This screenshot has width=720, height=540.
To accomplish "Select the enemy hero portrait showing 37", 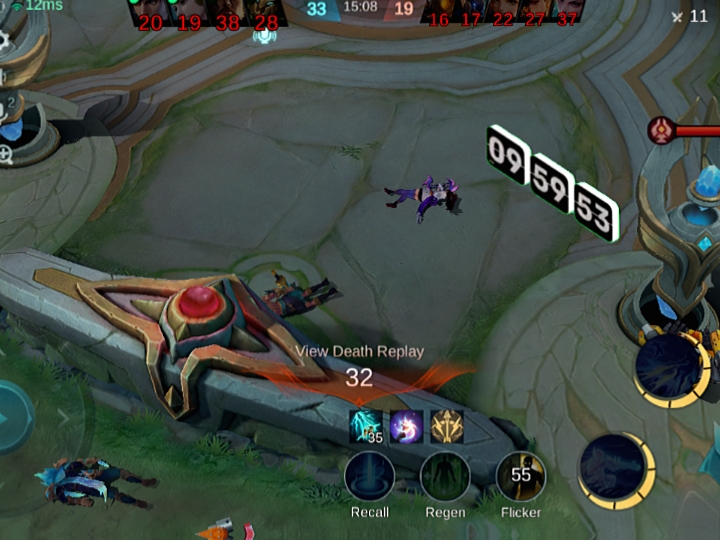I will click(x=567, y=11).
